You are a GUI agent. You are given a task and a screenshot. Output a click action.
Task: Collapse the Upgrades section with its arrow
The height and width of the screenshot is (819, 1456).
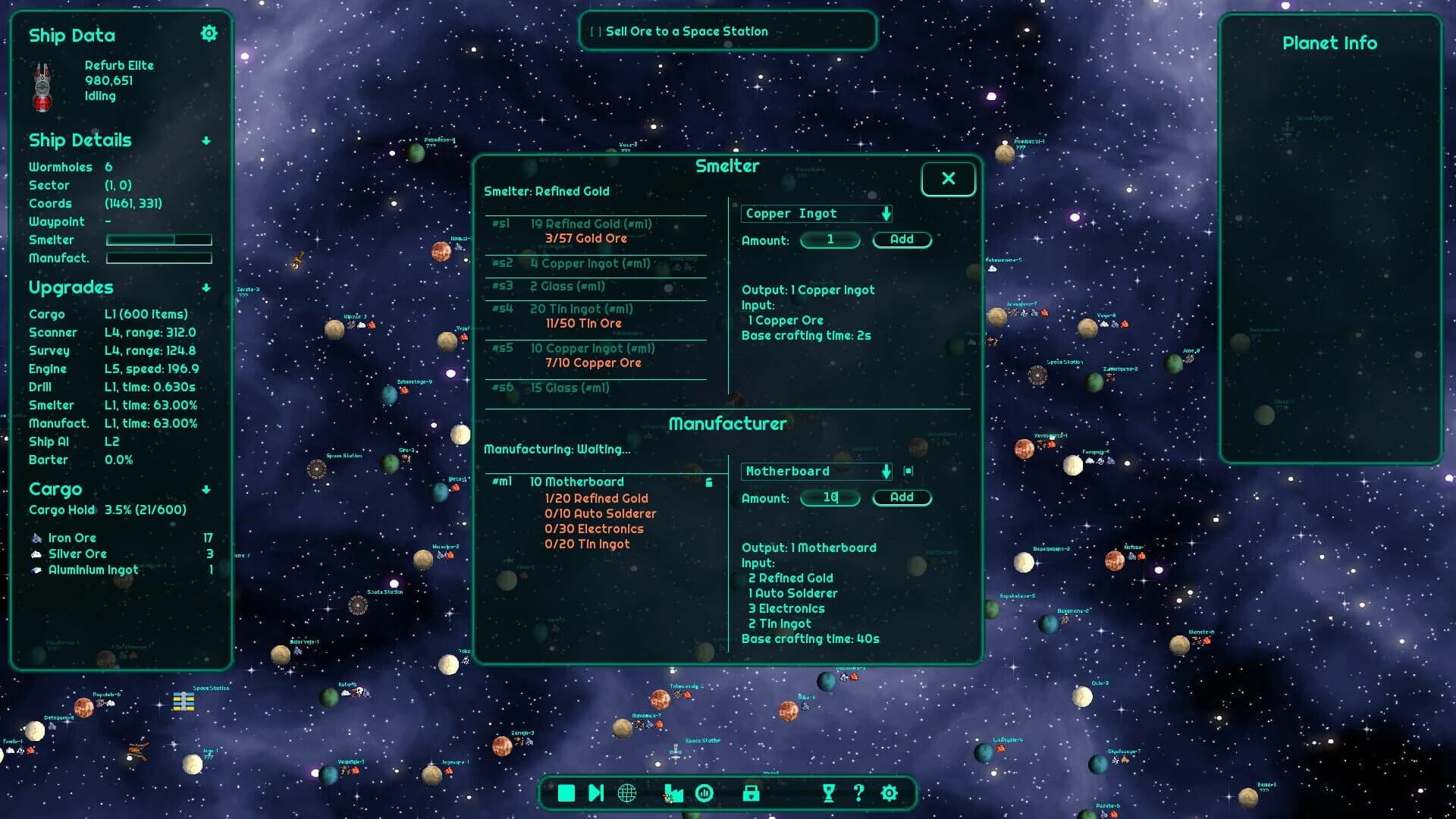(206, 287)
